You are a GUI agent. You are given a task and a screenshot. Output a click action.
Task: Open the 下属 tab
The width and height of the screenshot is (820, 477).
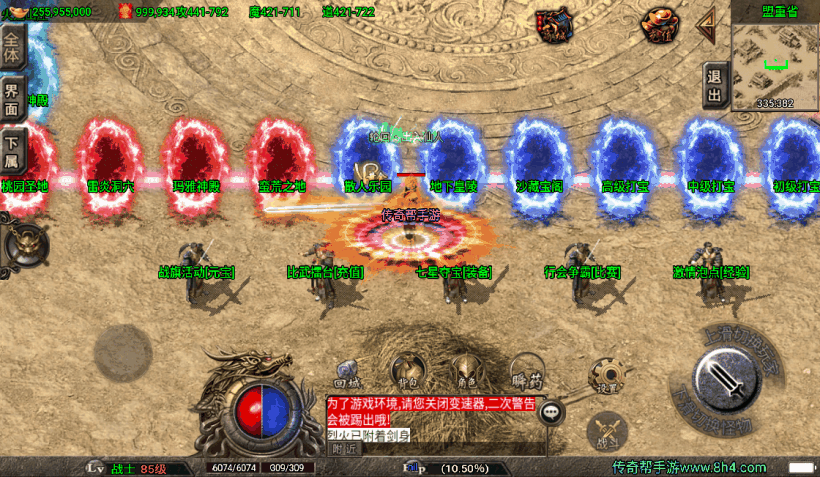coord(12,152)
